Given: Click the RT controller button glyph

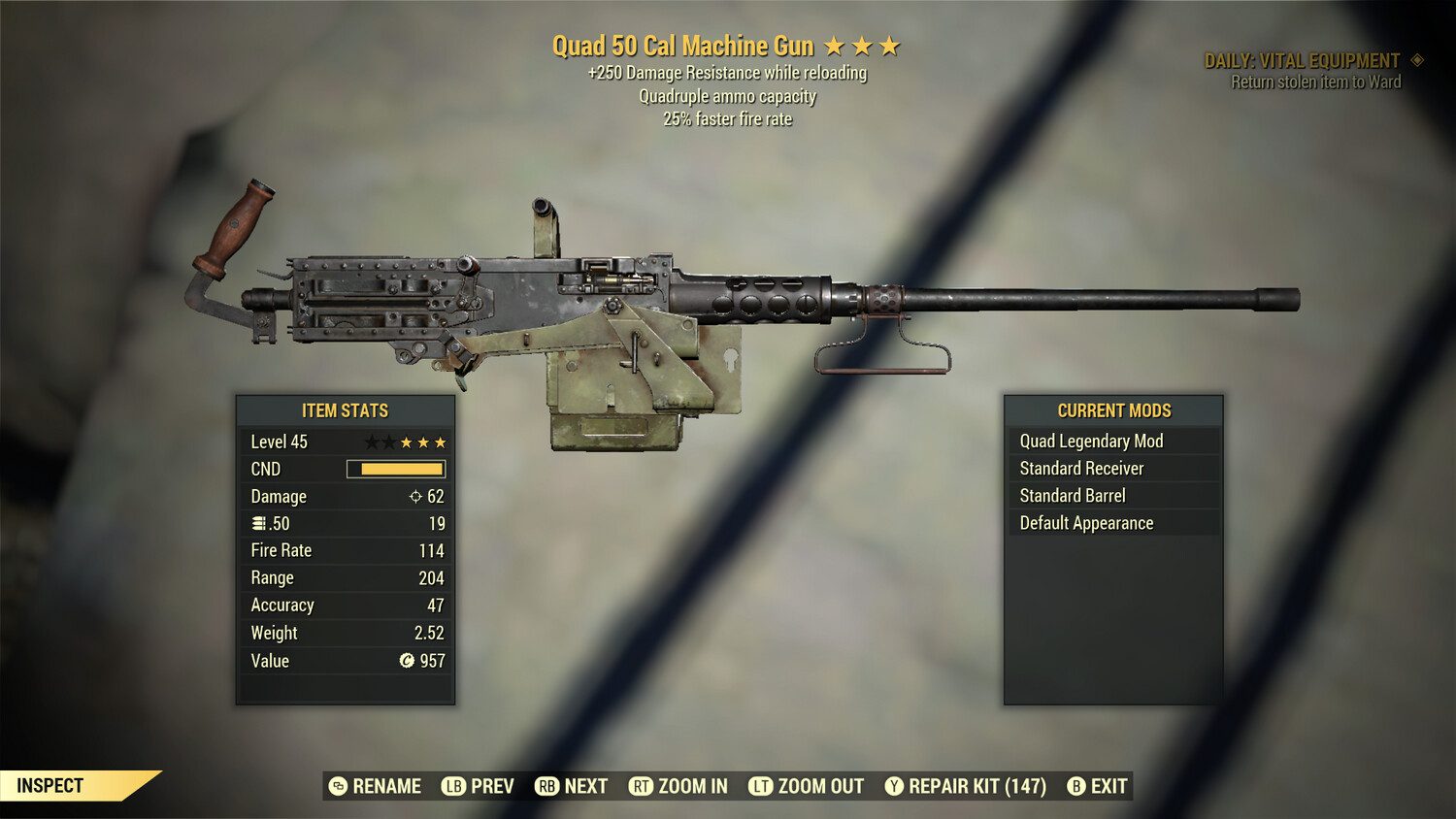Looking at the screenshot, I should (642, 786).
